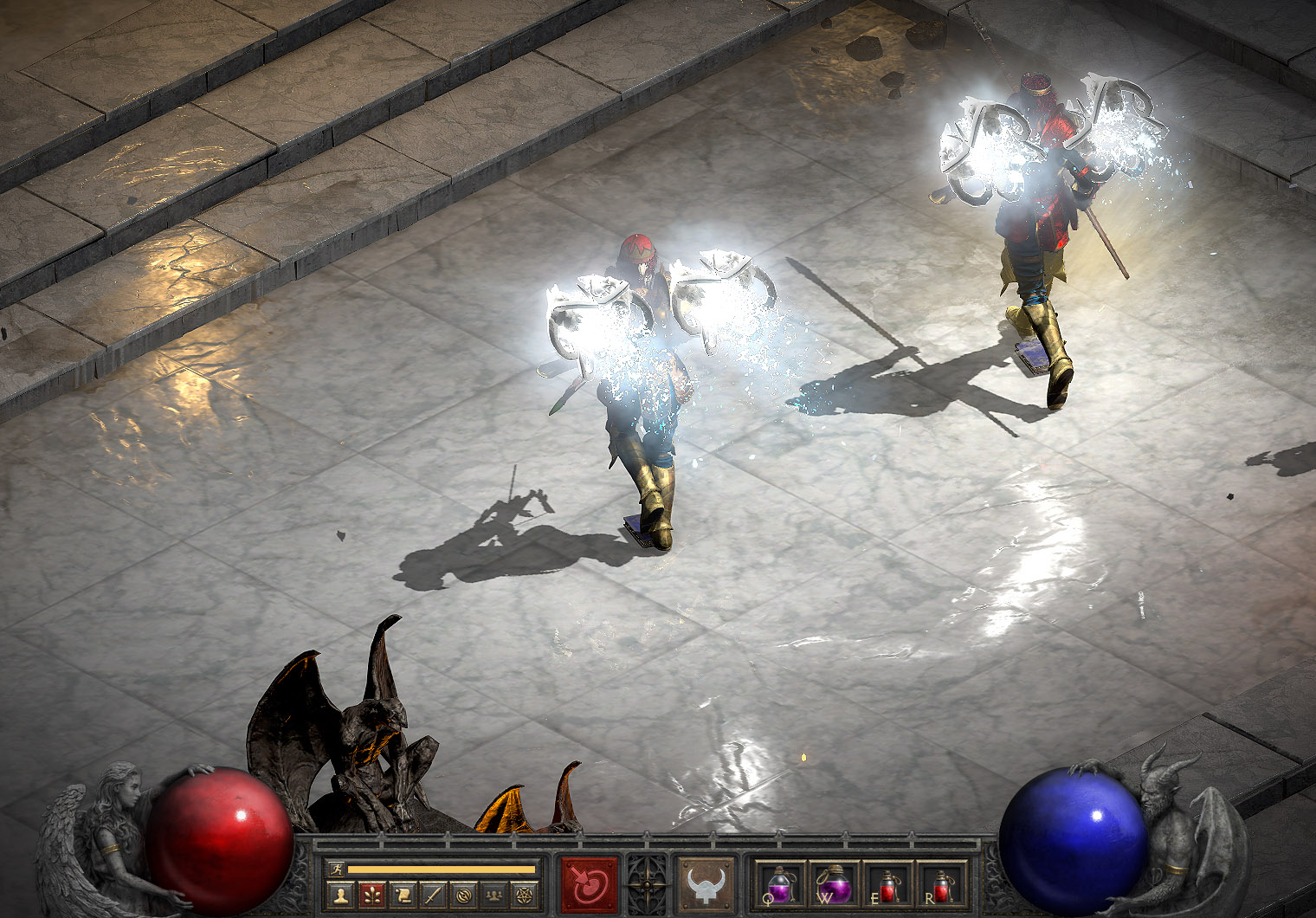
Task: Show the automap button
Action: pos(464,895)
